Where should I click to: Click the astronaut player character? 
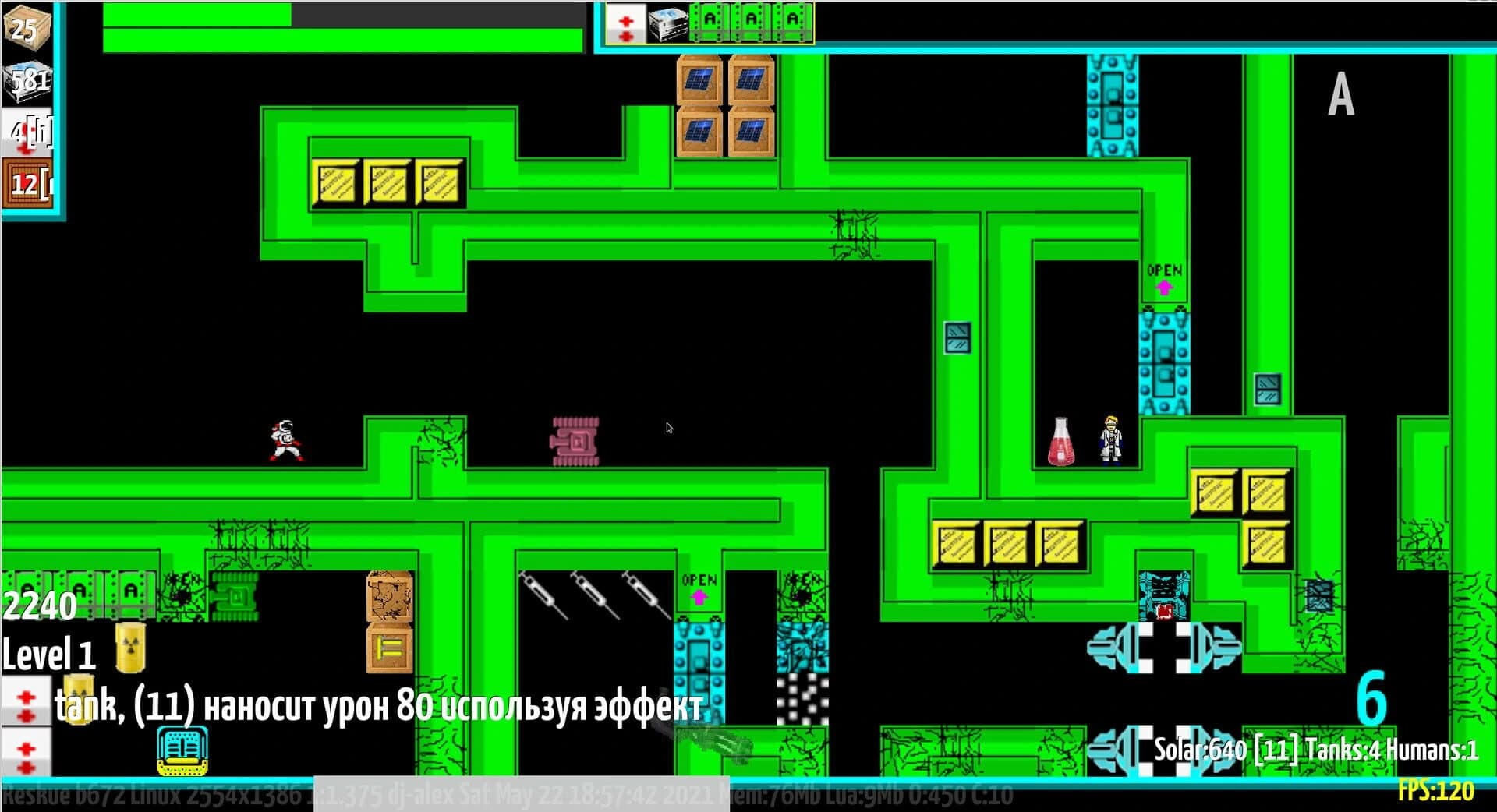[286, 440]
